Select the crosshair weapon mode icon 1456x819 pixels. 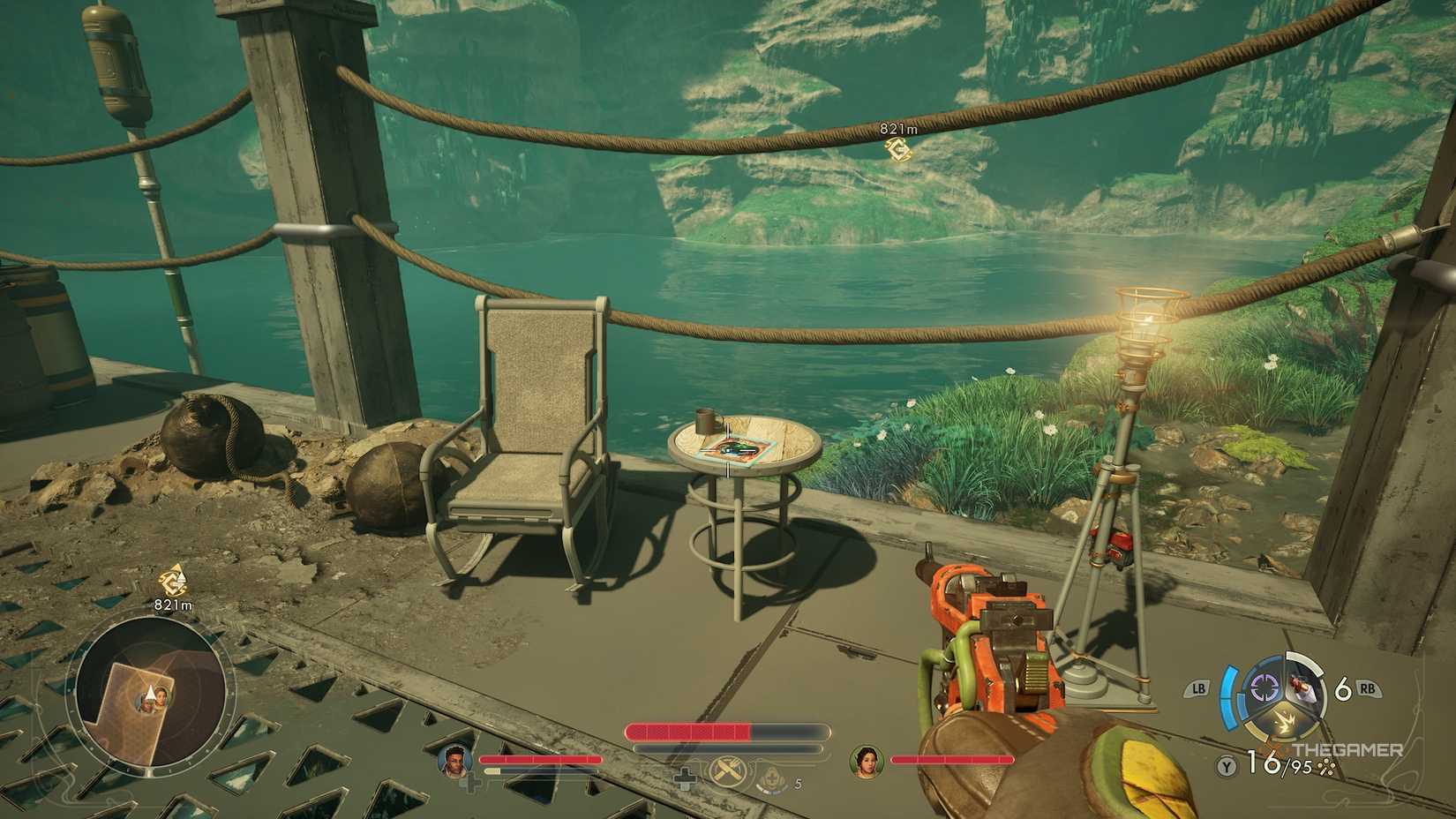[1264, 687]
